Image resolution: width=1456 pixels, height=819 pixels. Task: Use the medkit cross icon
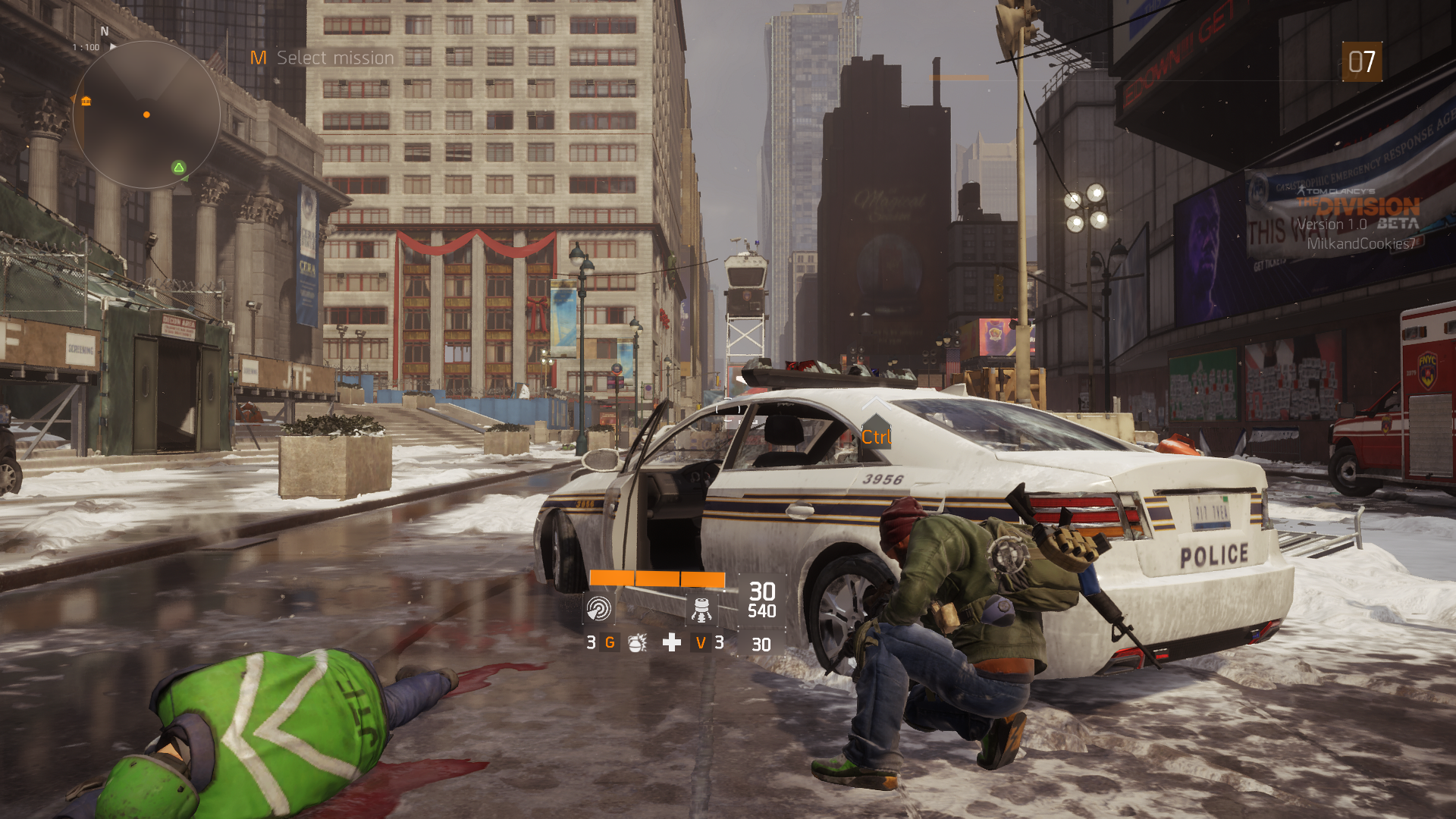point(671,643)
